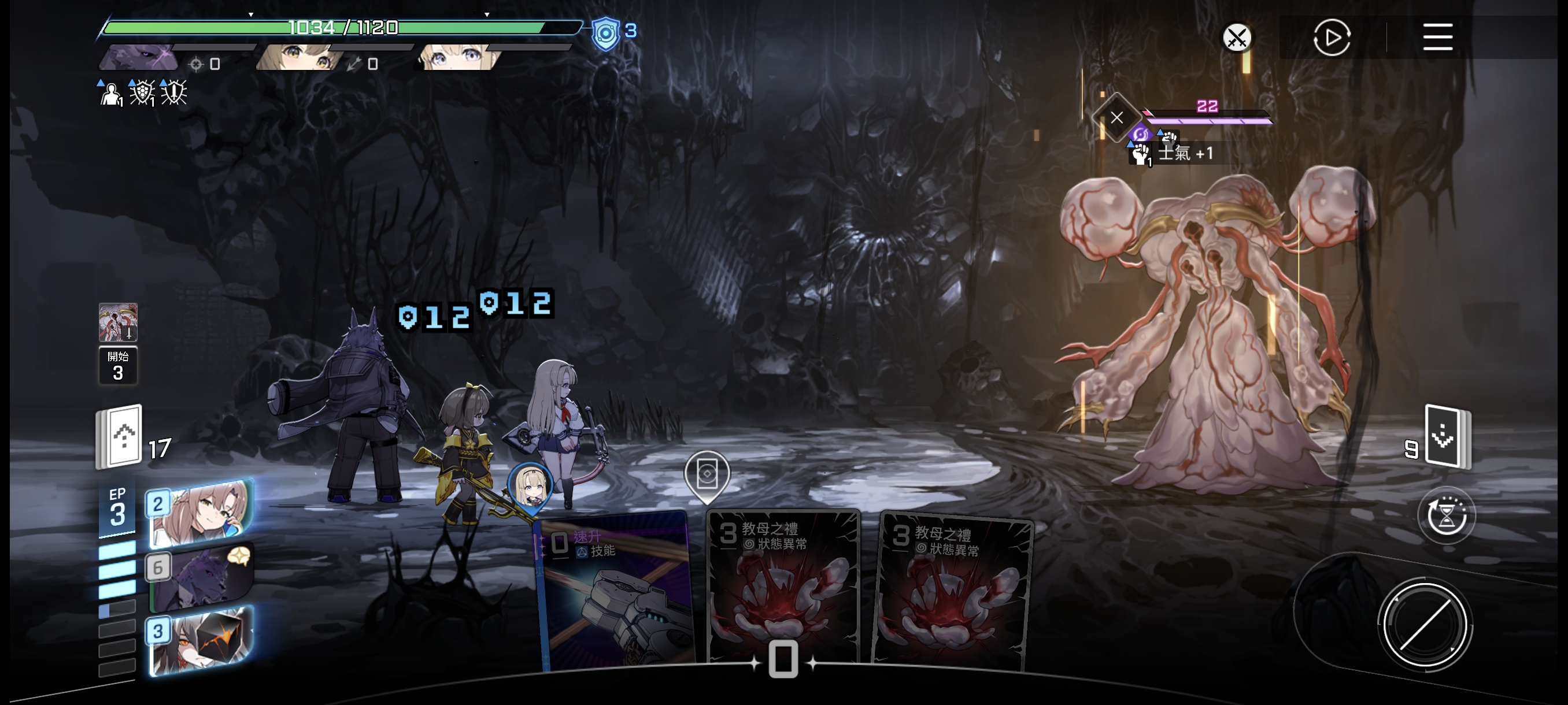Inspect the team buff status icons

click(142, 93)
